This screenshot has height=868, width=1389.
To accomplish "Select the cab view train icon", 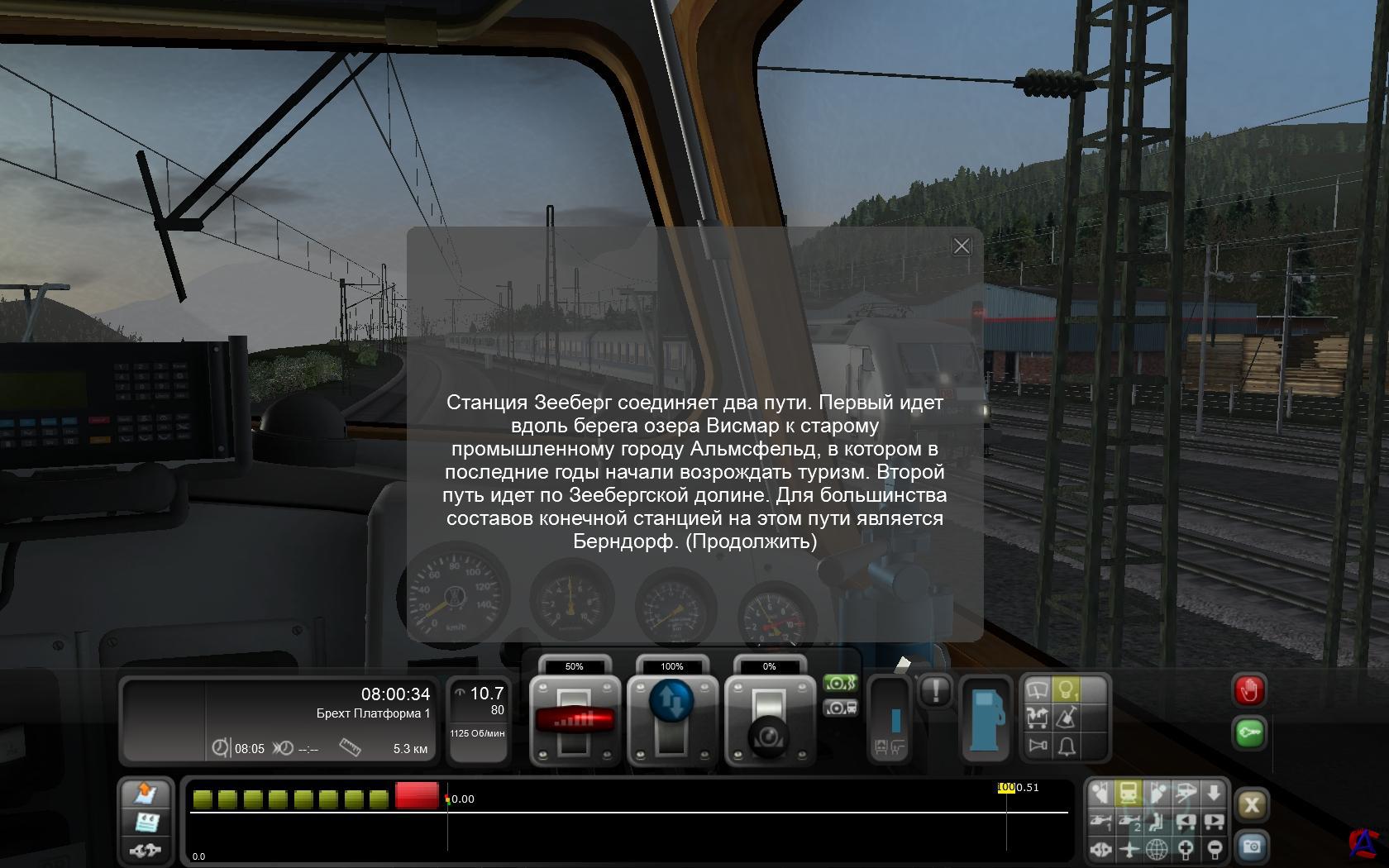I will point(1129,794).
